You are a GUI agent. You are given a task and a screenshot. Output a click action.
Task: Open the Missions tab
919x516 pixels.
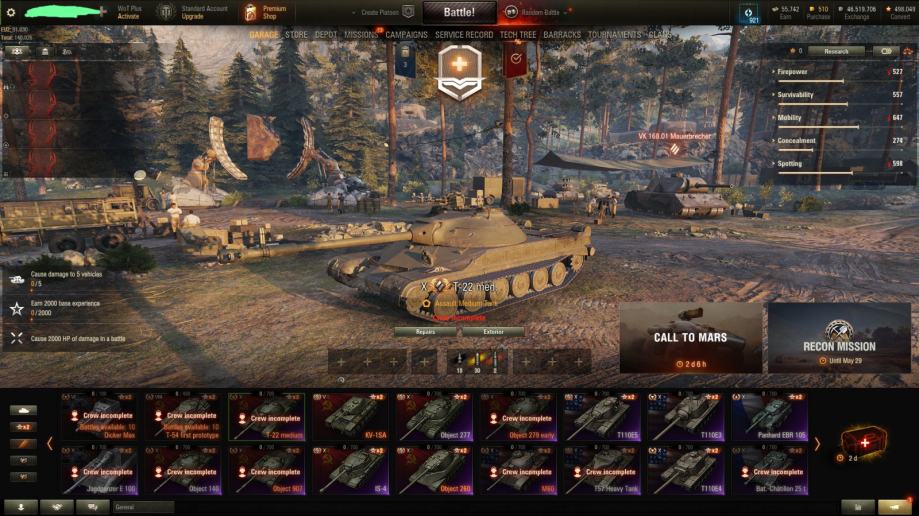tap(361, 35)
